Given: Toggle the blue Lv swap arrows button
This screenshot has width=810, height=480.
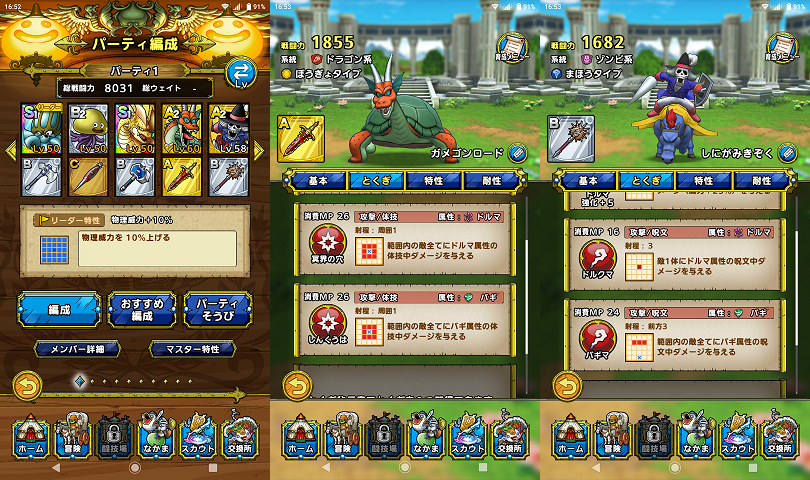Looking at the screenshot, I should point(241,73).
